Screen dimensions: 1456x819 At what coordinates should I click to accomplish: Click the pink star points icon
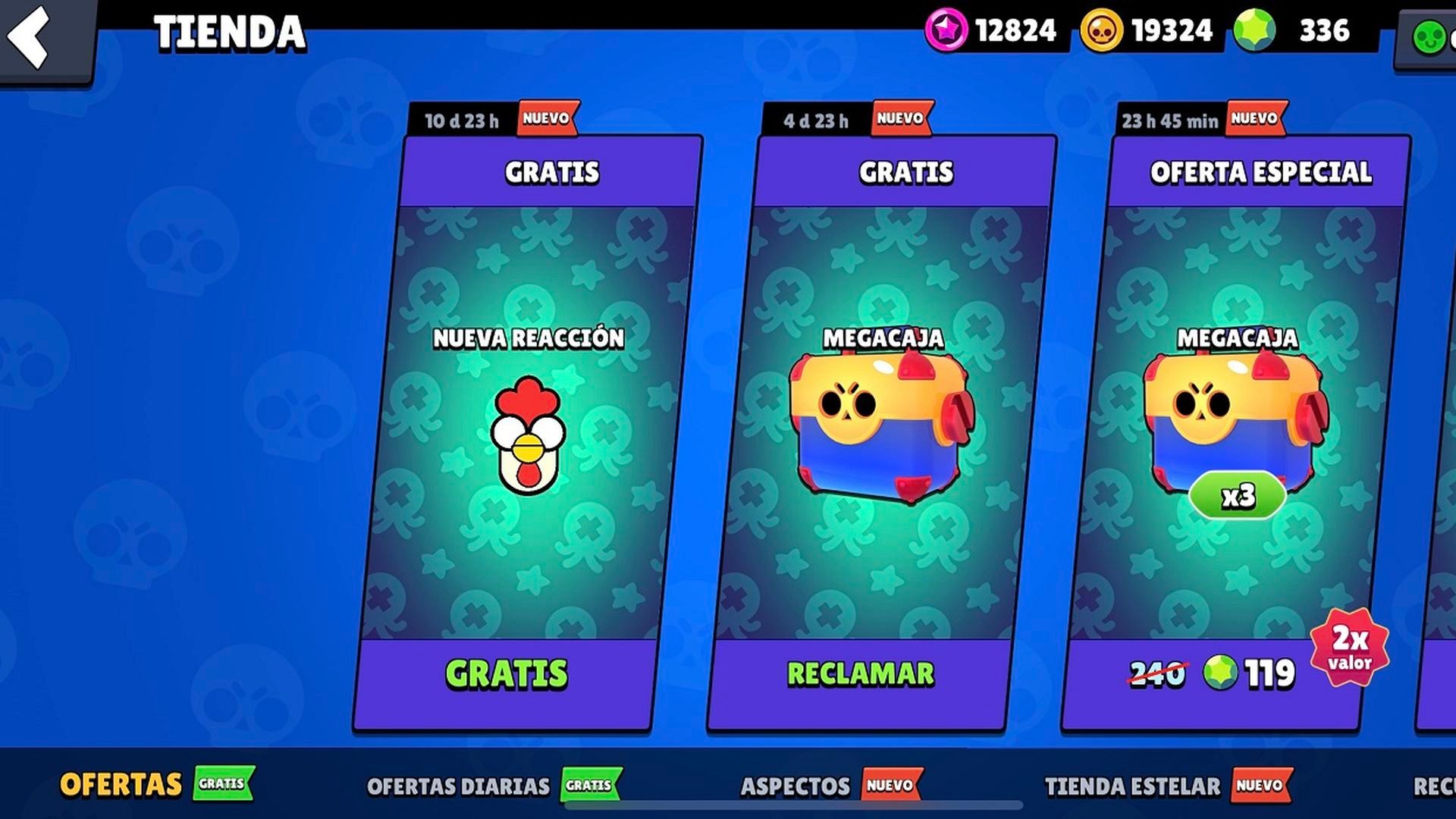[946, 31]
